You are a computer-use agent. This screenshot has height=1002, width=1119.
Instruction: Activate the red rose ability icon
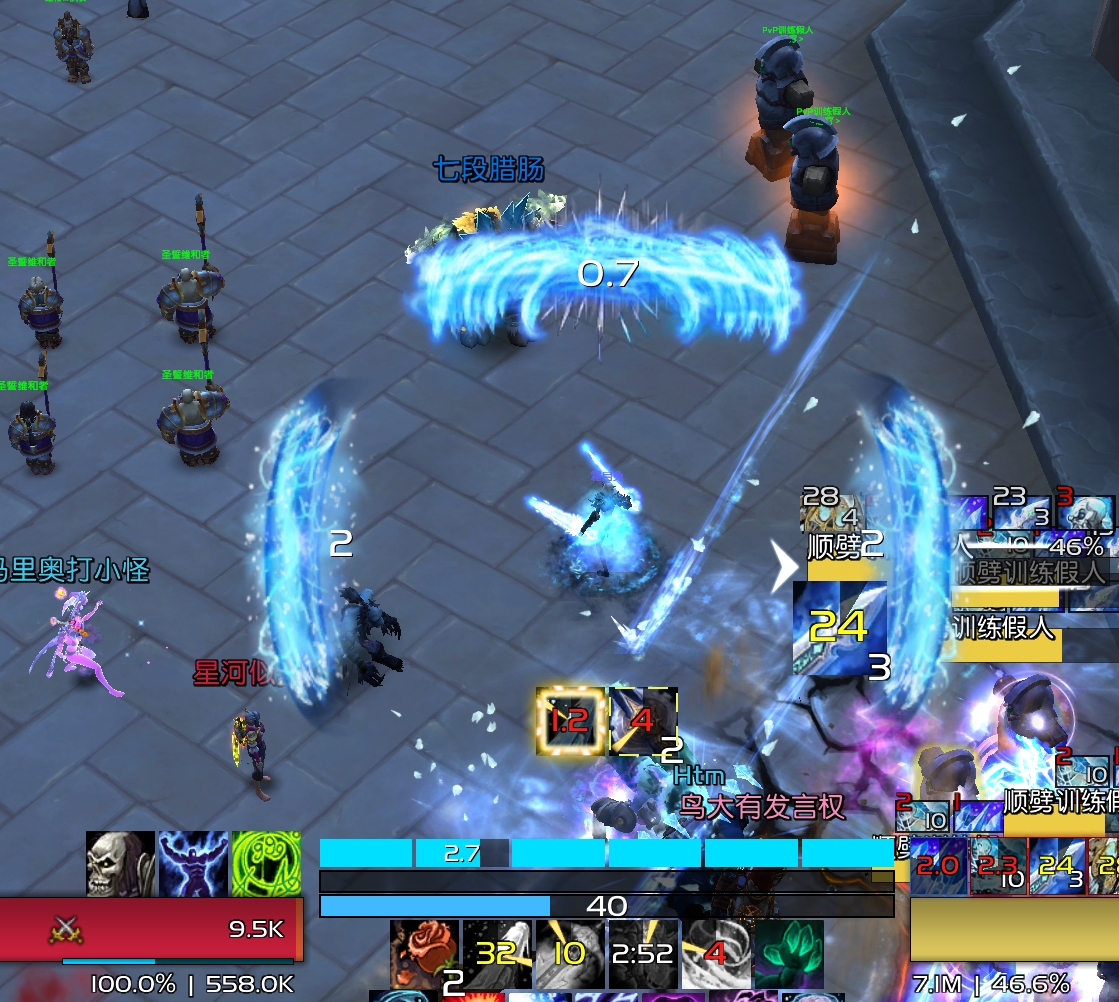coord(424,954)
